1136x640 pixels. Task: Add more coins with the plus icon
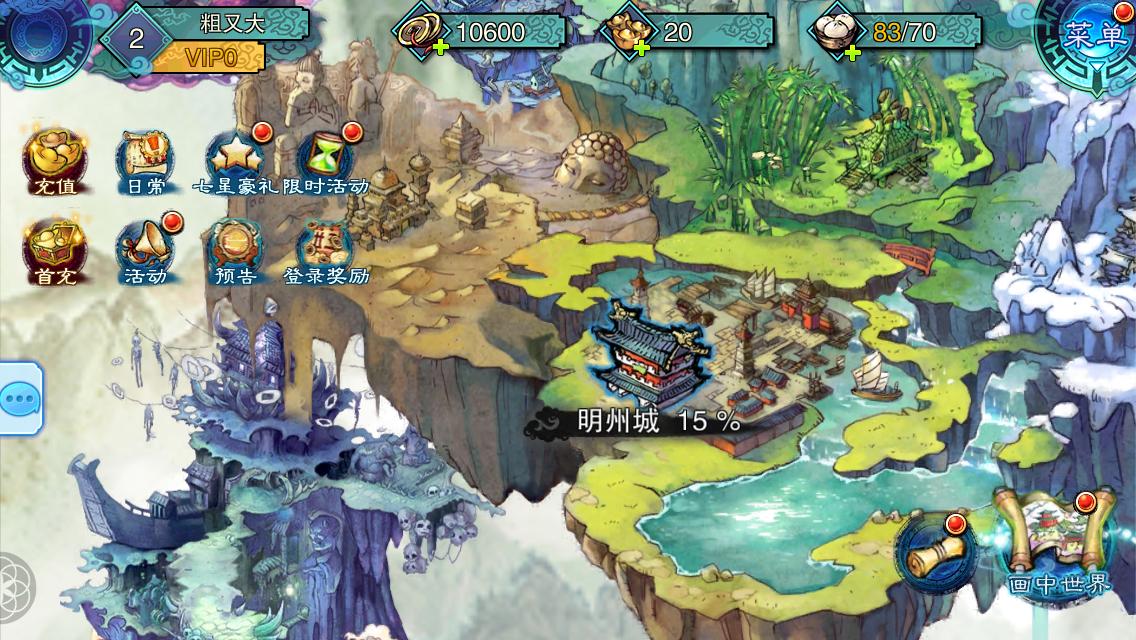pyautogui.click(x=438, y=47)
